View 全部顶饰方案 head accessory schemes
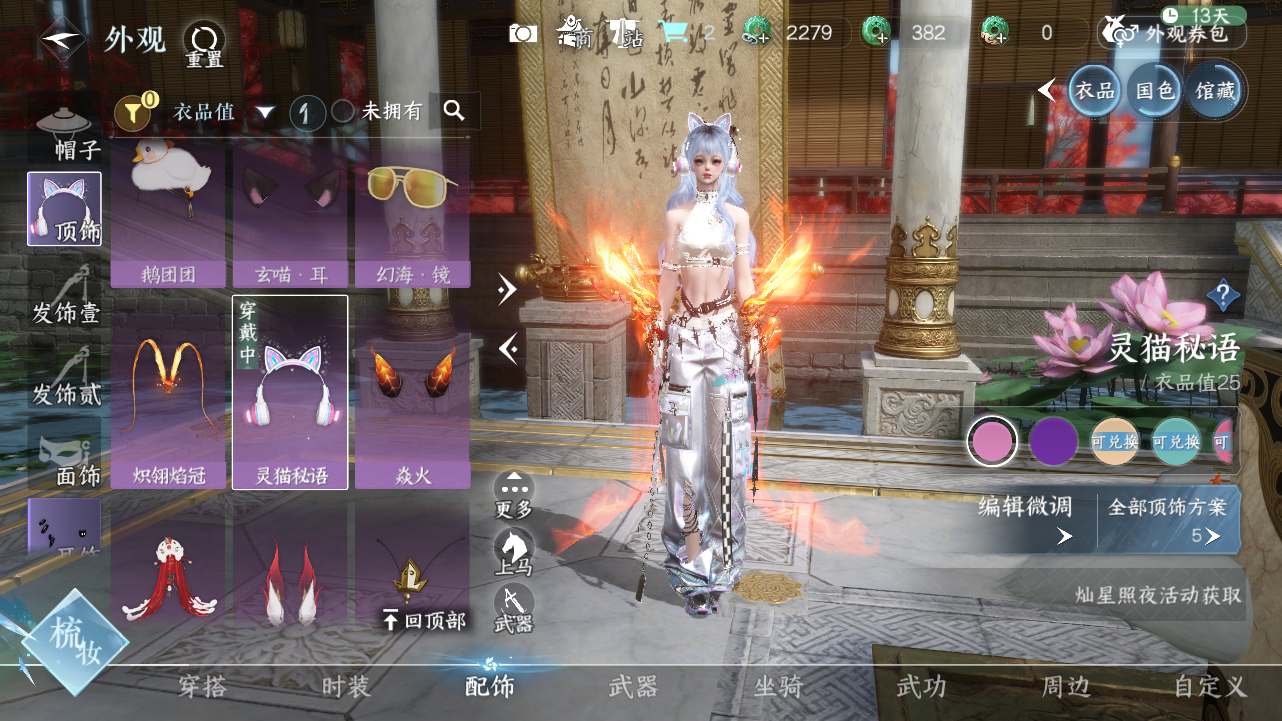 tap(1167, 520)
